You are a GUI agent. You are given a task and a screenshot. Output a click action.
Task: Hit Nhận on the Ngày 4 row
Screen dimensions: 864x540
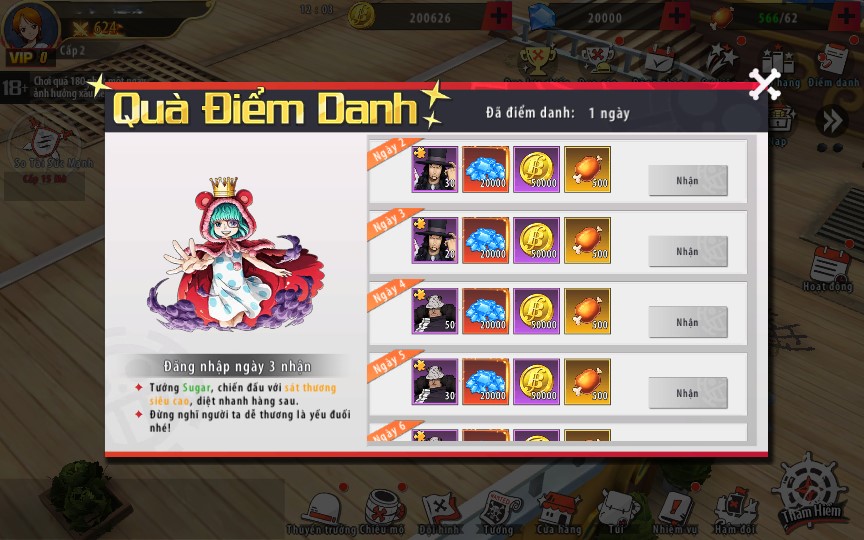(x=687, y=322)
